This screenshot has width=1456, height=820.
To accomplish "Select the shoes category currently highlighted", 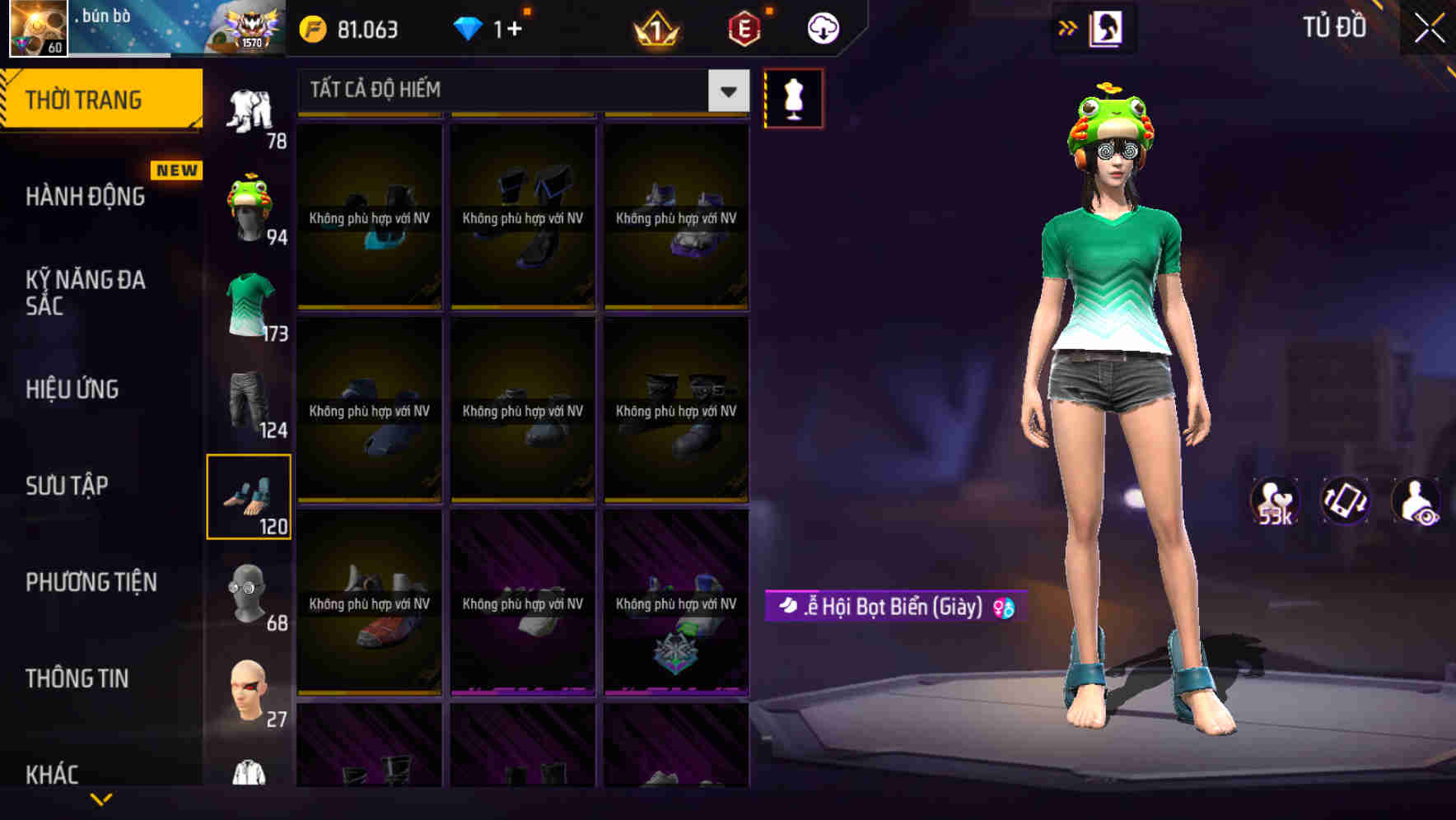I will [x=250, y=494].
